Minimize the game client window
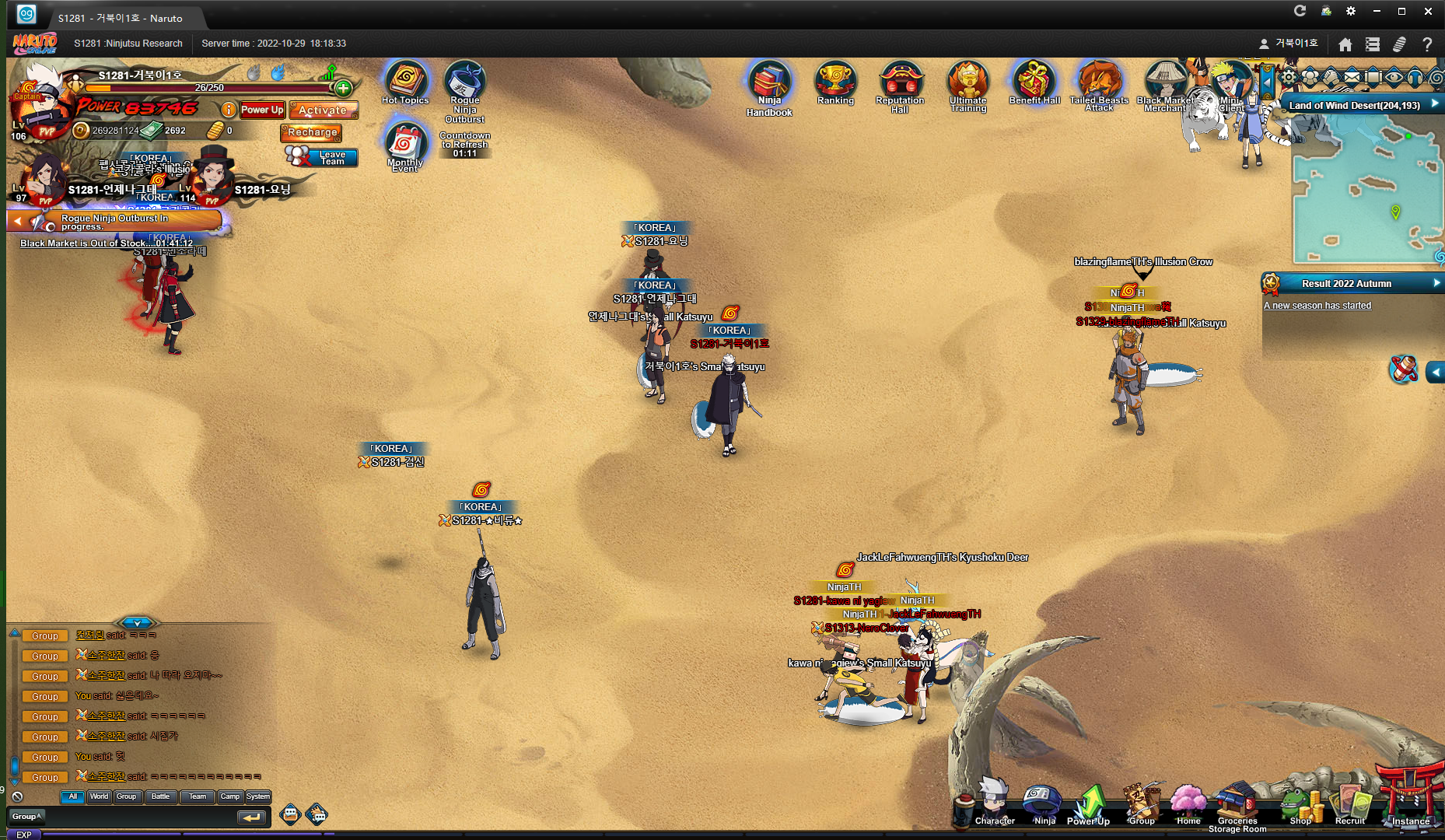 (1377, 11)
